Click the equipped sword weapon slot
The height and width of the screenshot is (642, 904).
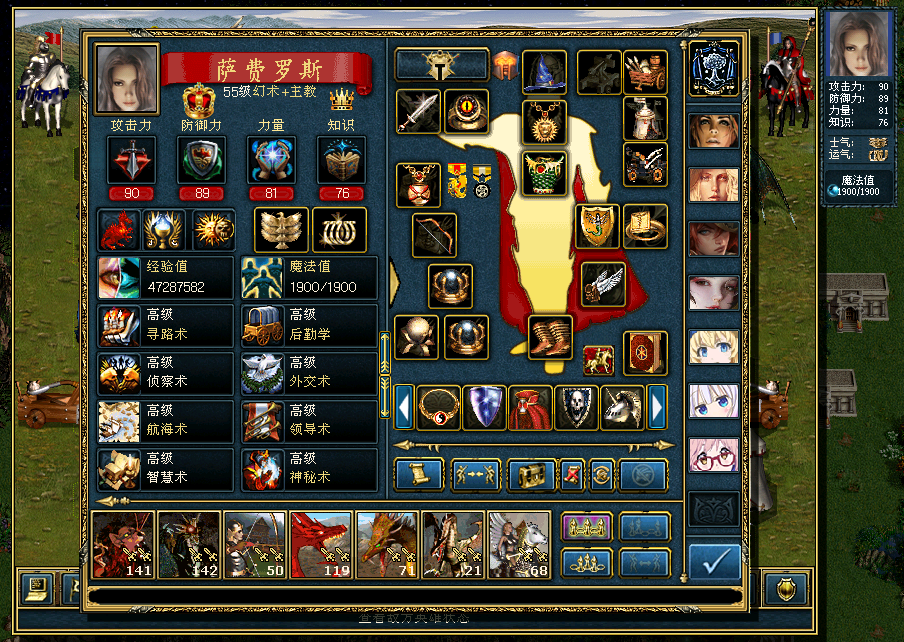pos(418,111)
